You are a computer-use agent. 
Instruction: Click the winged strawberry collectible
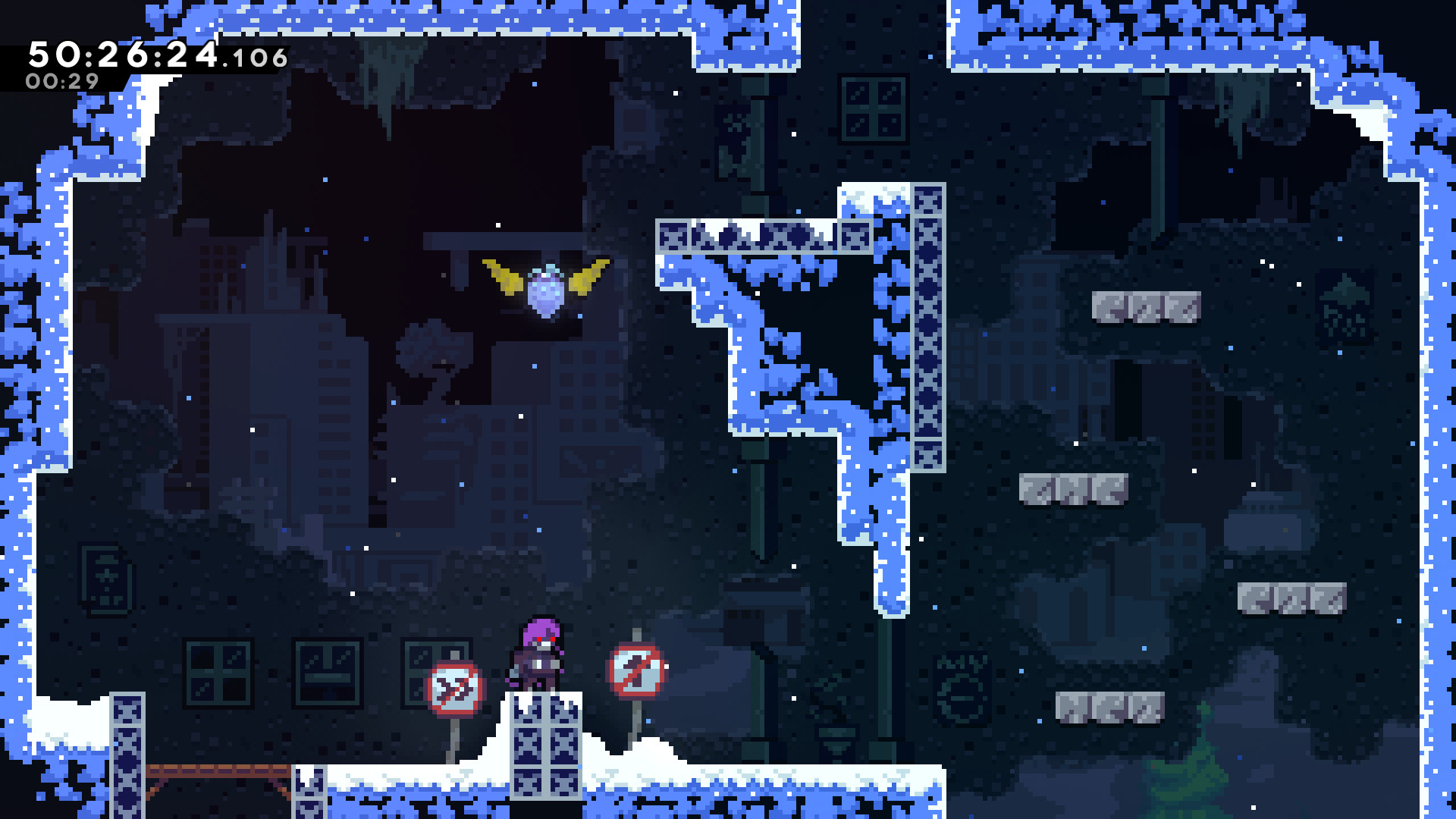pyautogui.click(x=542, y=292)
